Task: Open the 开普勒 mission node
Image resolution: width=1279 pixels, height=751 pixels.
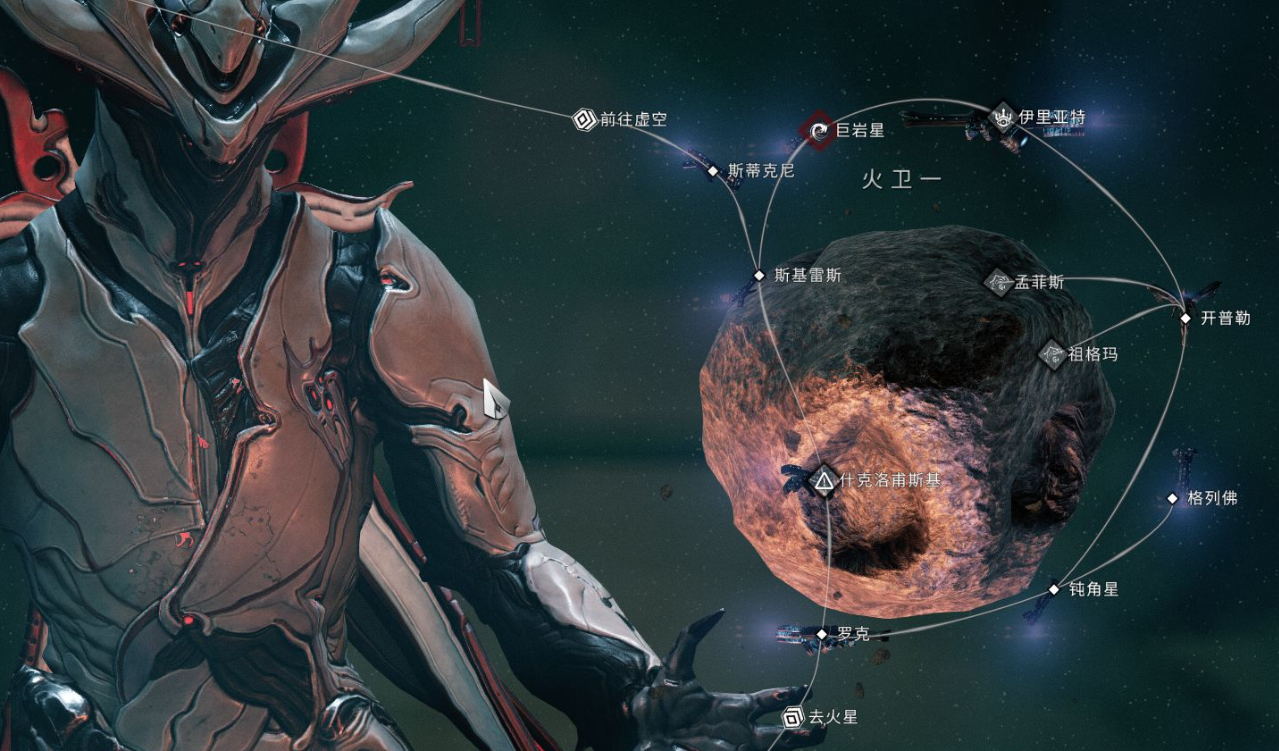Action: coord(1185,319)
